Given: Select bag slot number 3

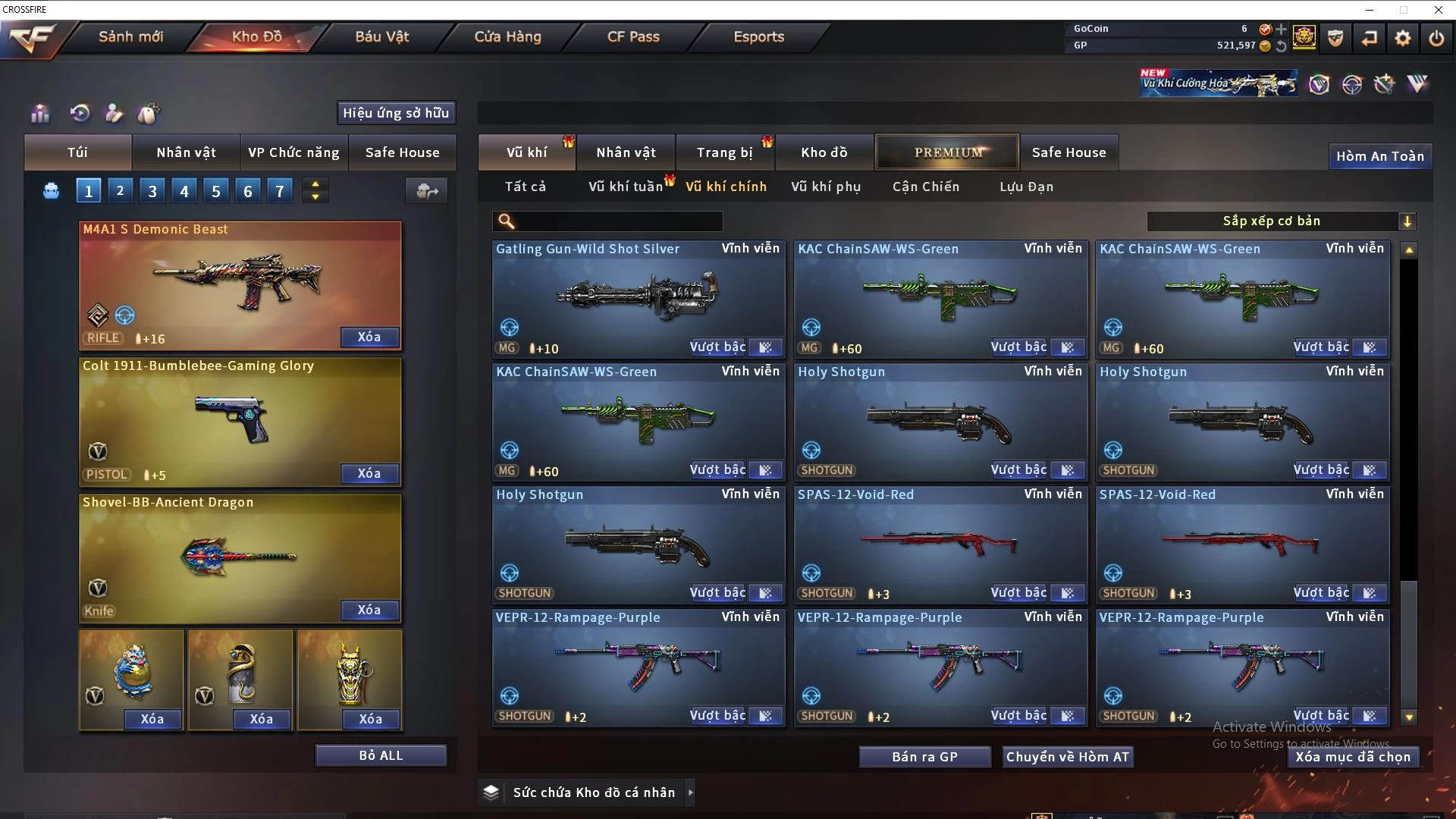Looking at the screenshot, I should pos(152,191).
